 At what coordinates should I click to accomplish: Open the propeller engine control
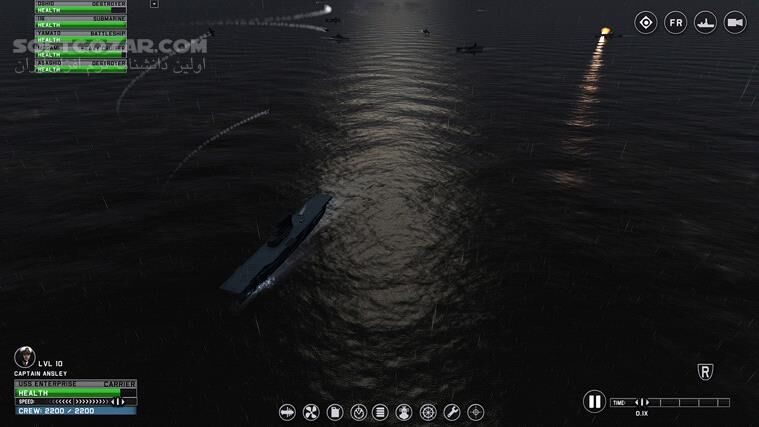pyautogui.click(x=310, y=412)
